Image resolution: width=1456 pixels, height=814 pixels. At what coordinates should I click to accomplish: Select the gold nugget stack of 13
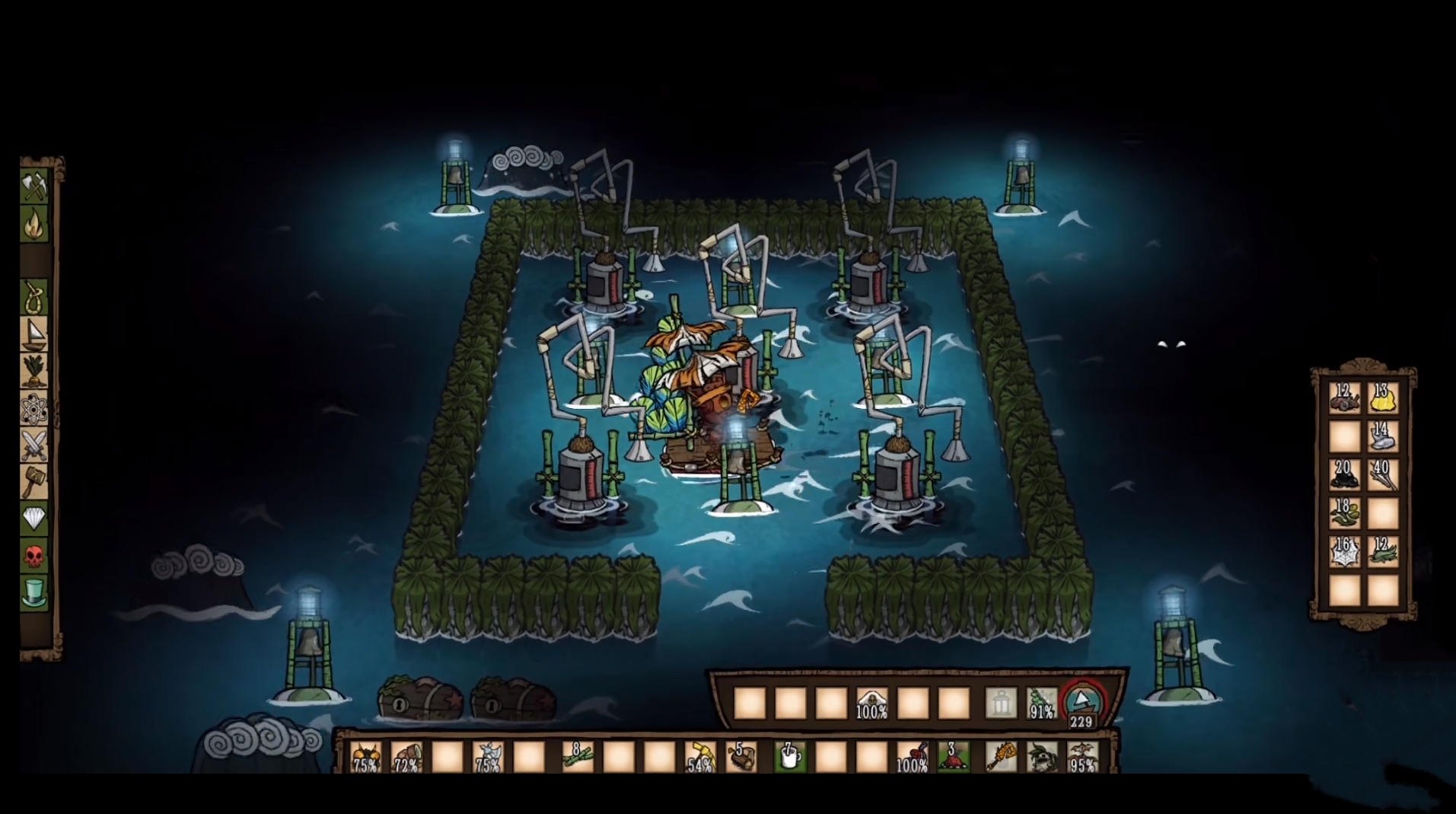click(1382, 398)
